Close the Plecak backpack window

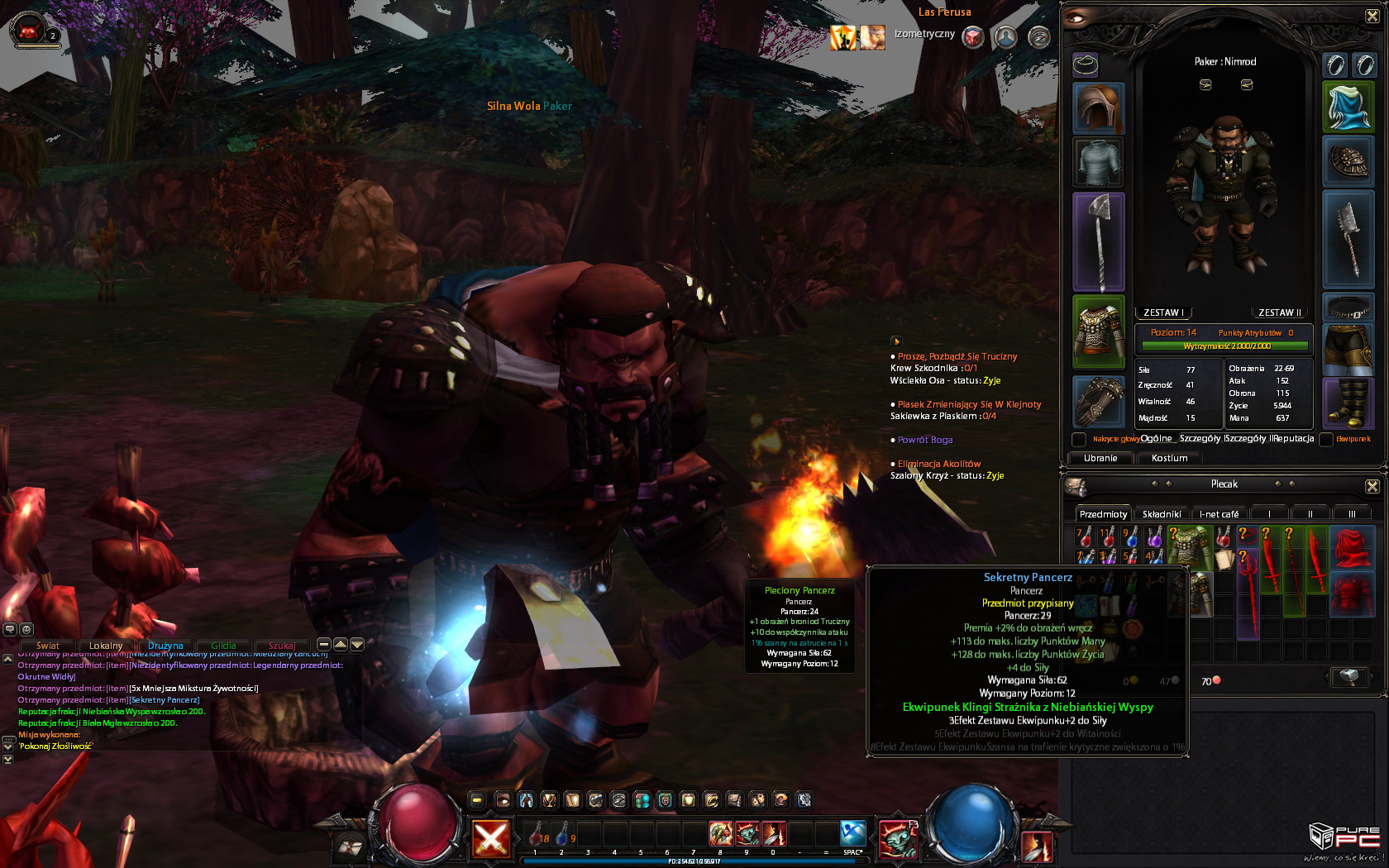coord(1372,486)
